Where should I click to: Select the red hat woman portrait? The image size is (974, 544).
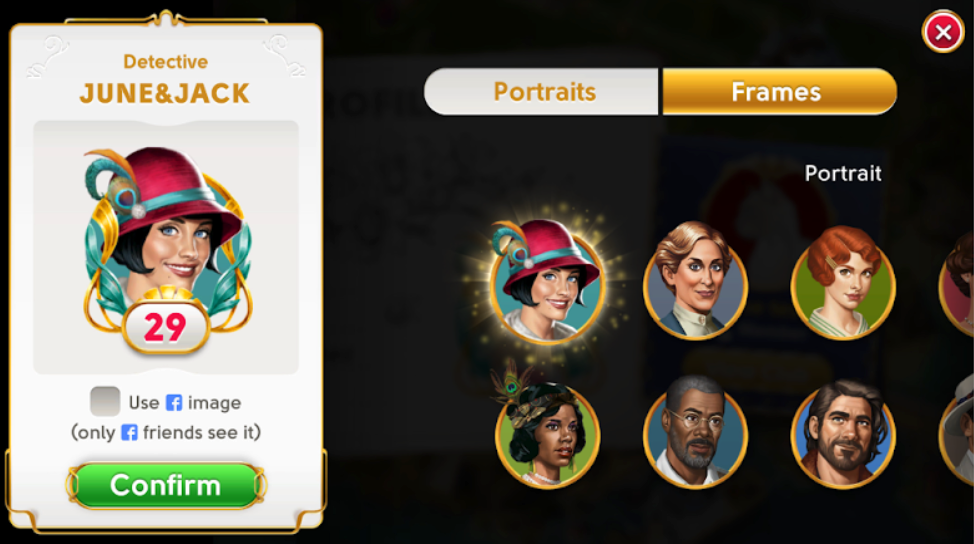pos(546,281)
